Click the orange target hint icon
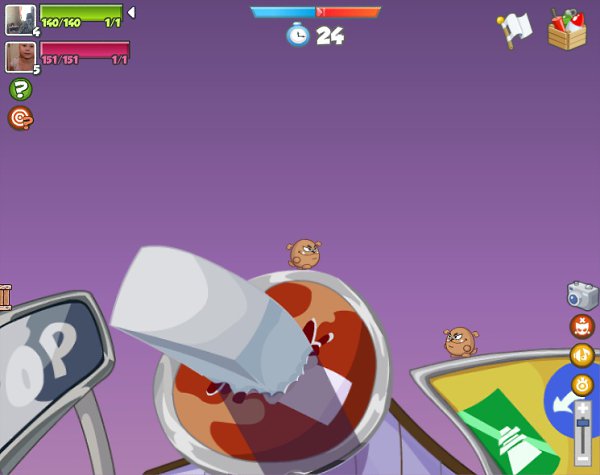 tap(20, 118)
